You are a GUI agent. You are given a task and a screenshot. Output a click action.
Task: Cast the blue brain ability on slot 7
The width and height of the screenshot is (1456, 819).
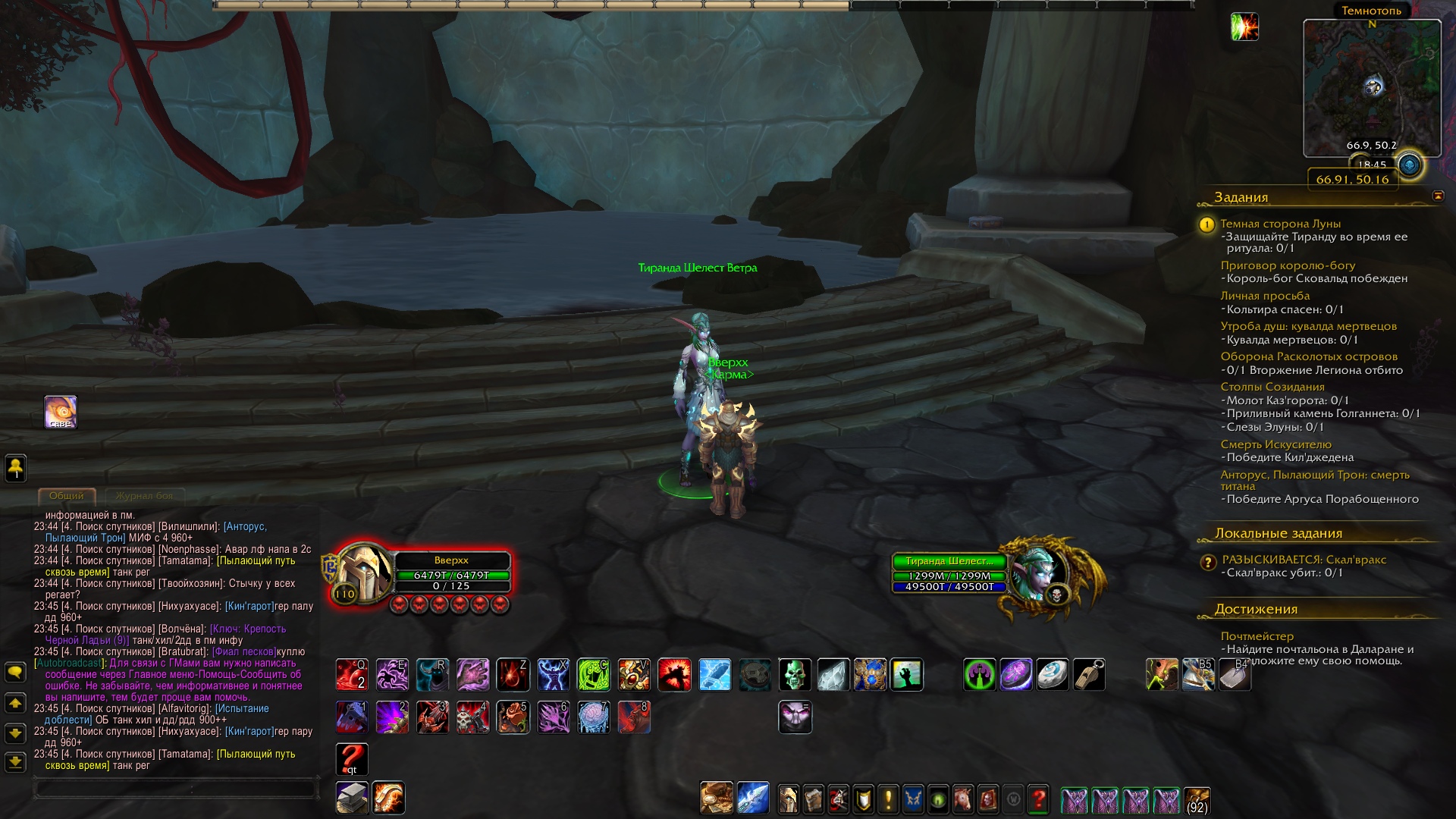point(593,717)
